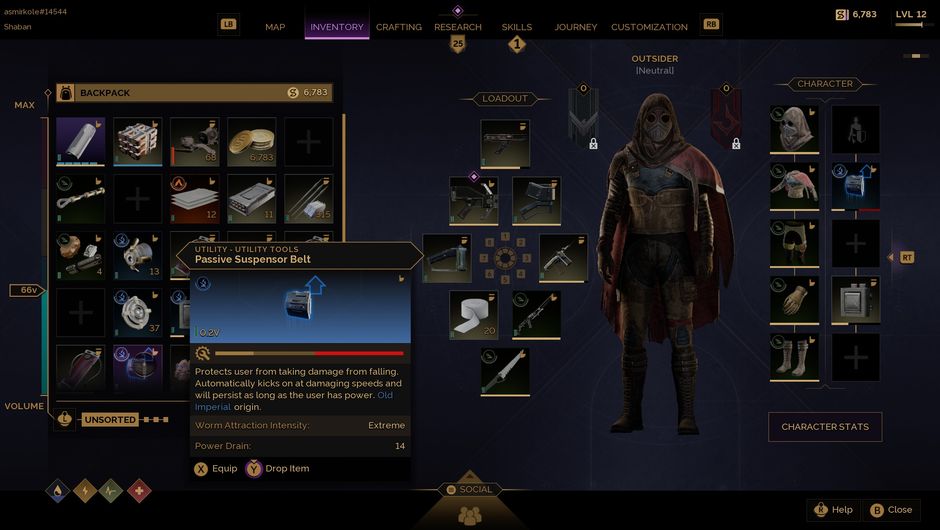Click the Character Stats button
This screenshot has height=530, width=940.
point(825,427)
